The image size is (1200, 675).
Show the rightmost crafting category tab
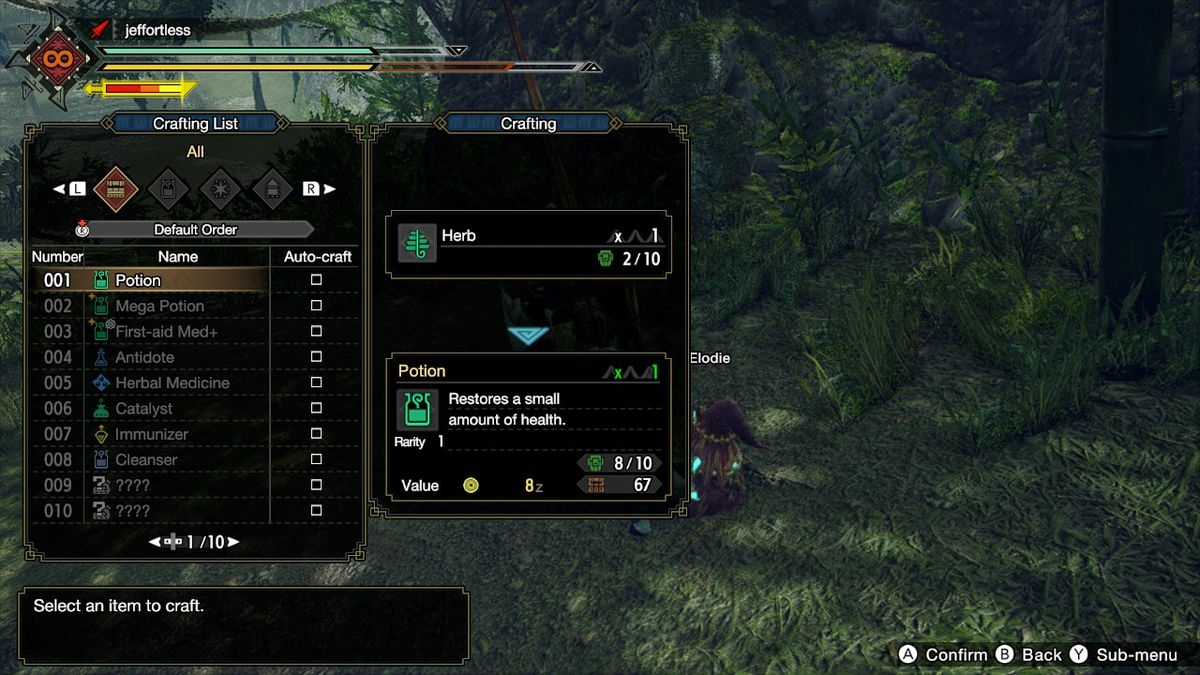point(271,187)
